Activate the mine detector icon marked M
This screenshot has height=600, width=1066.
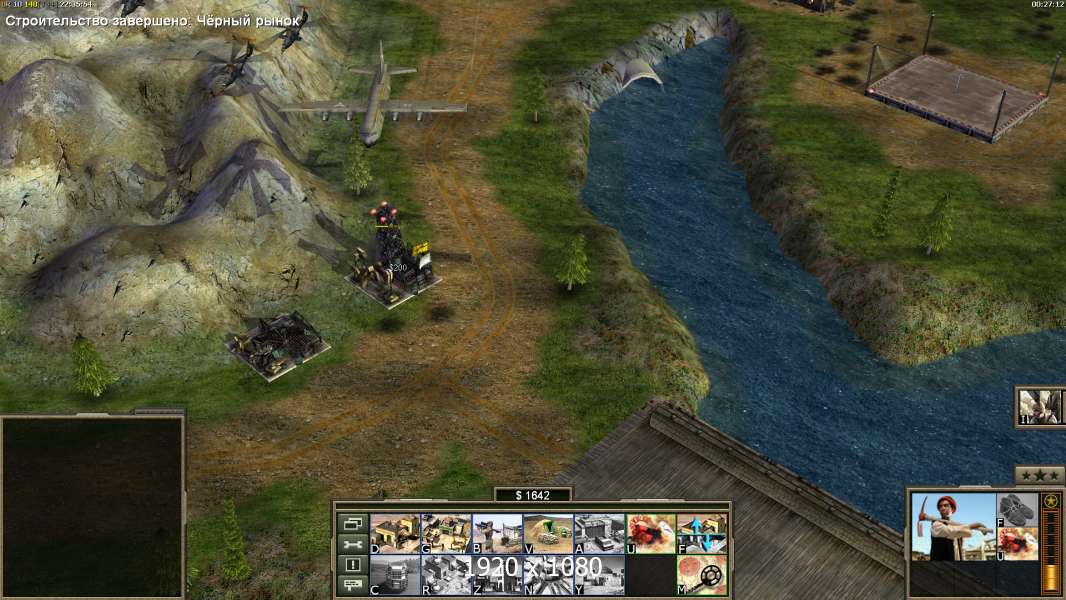[702, 575]
